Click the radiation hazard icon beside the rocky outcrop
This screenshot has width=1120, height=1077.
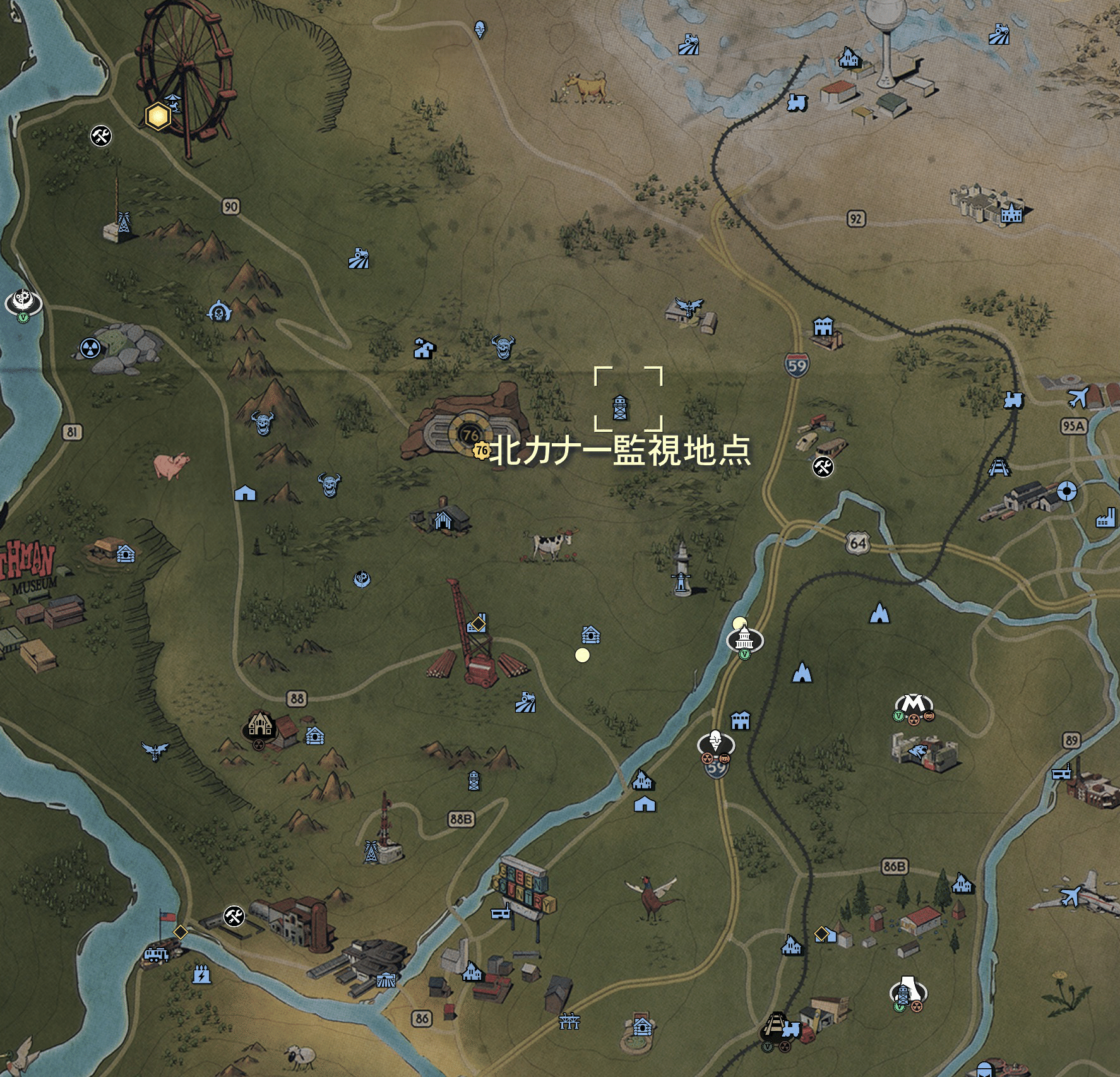tap(88, 348)
